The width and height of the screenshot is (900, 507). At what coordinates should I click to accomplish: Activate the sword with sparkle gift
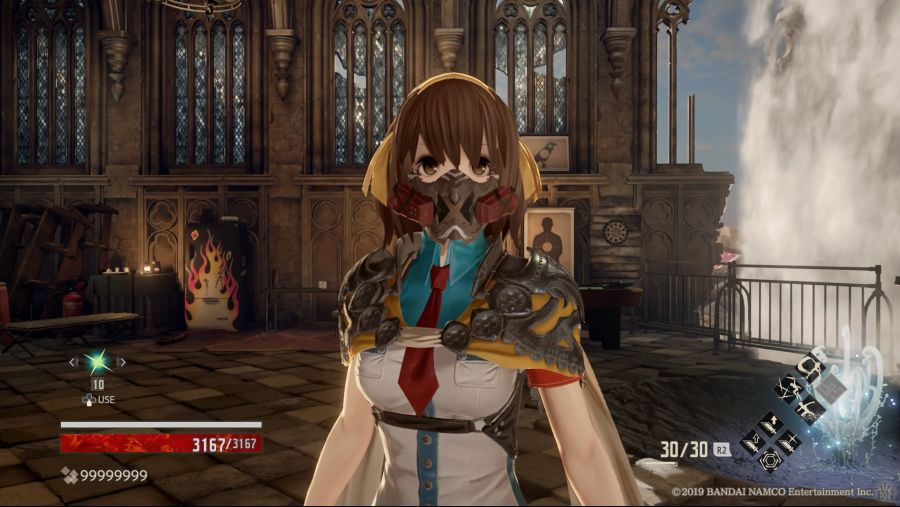tap(789, 442)
